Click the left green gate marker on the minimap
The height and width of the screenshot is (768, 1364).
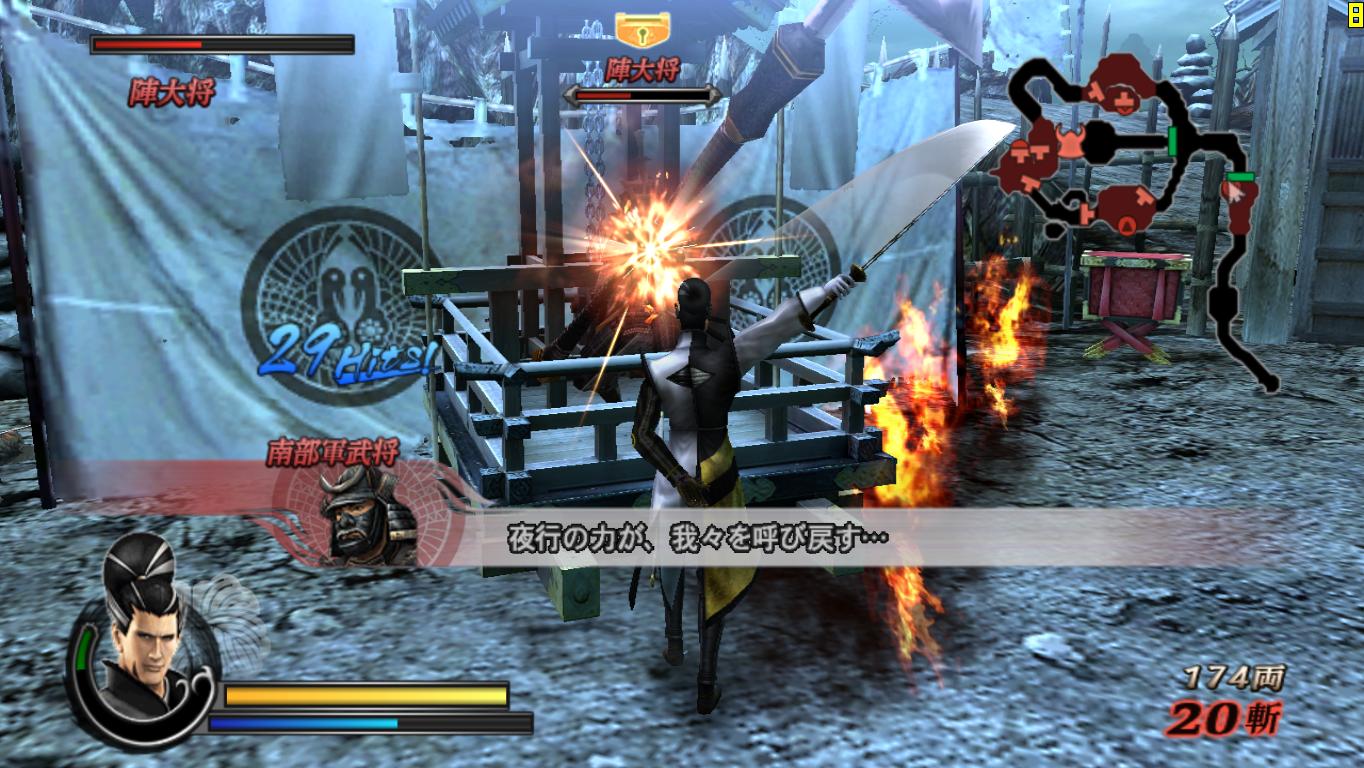pyautogui.click(x=1172, y=140)
